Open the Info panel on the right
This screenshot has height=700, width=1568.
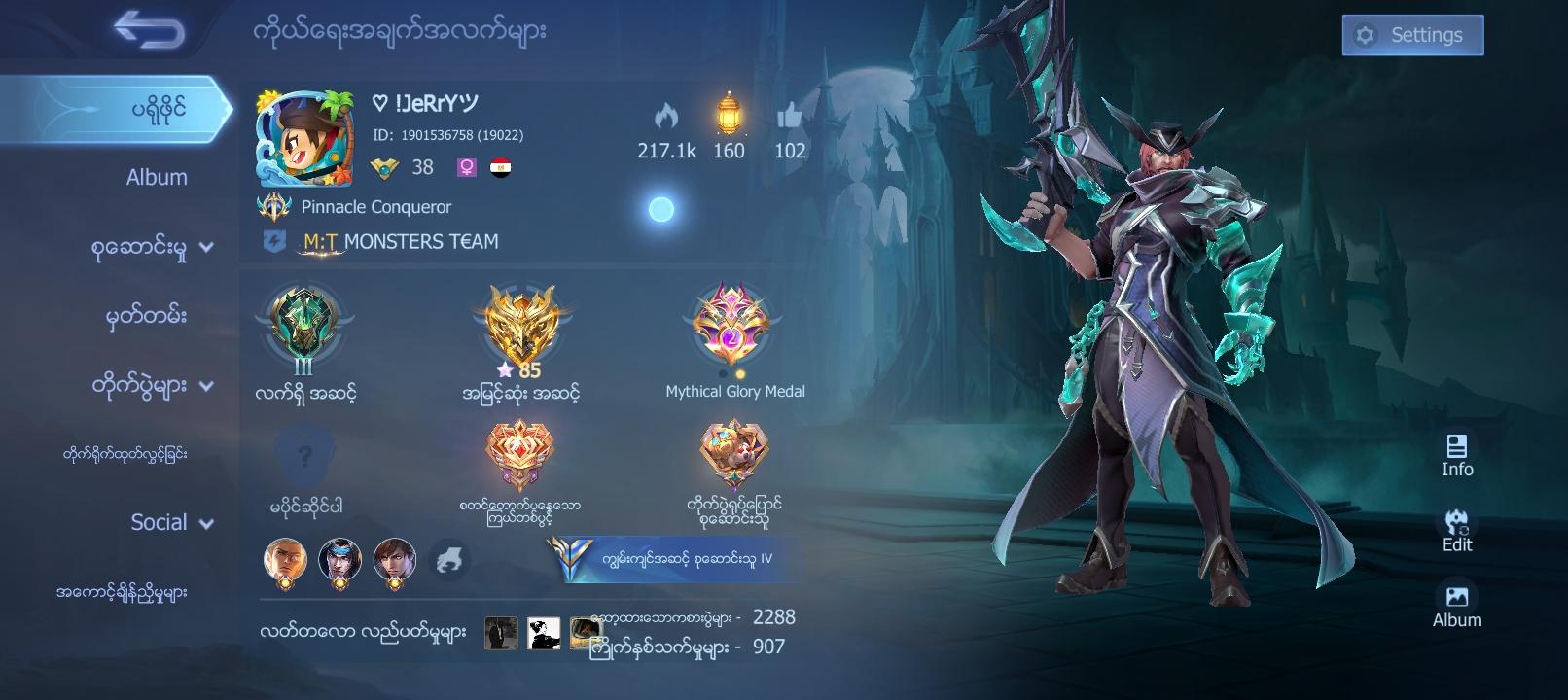(1455, 452)
